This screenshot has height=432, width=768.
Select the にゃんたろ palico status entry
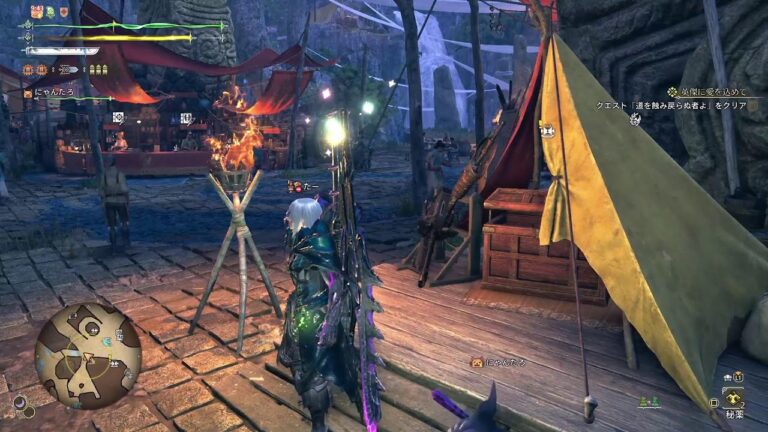click(x=50, y=93)
